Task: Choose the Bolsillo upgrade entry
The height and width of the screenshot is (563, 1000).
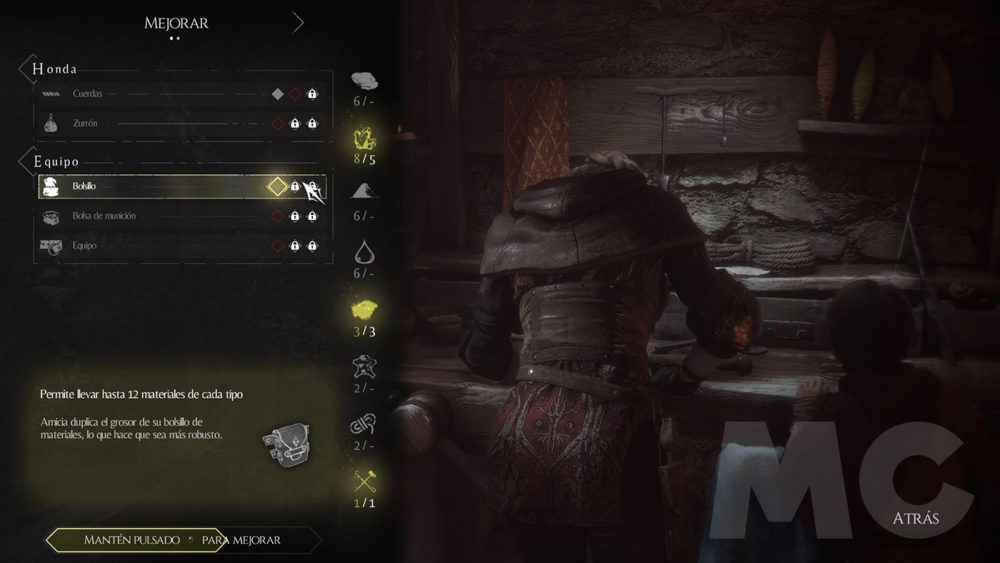Action: [x=180, y=187]
